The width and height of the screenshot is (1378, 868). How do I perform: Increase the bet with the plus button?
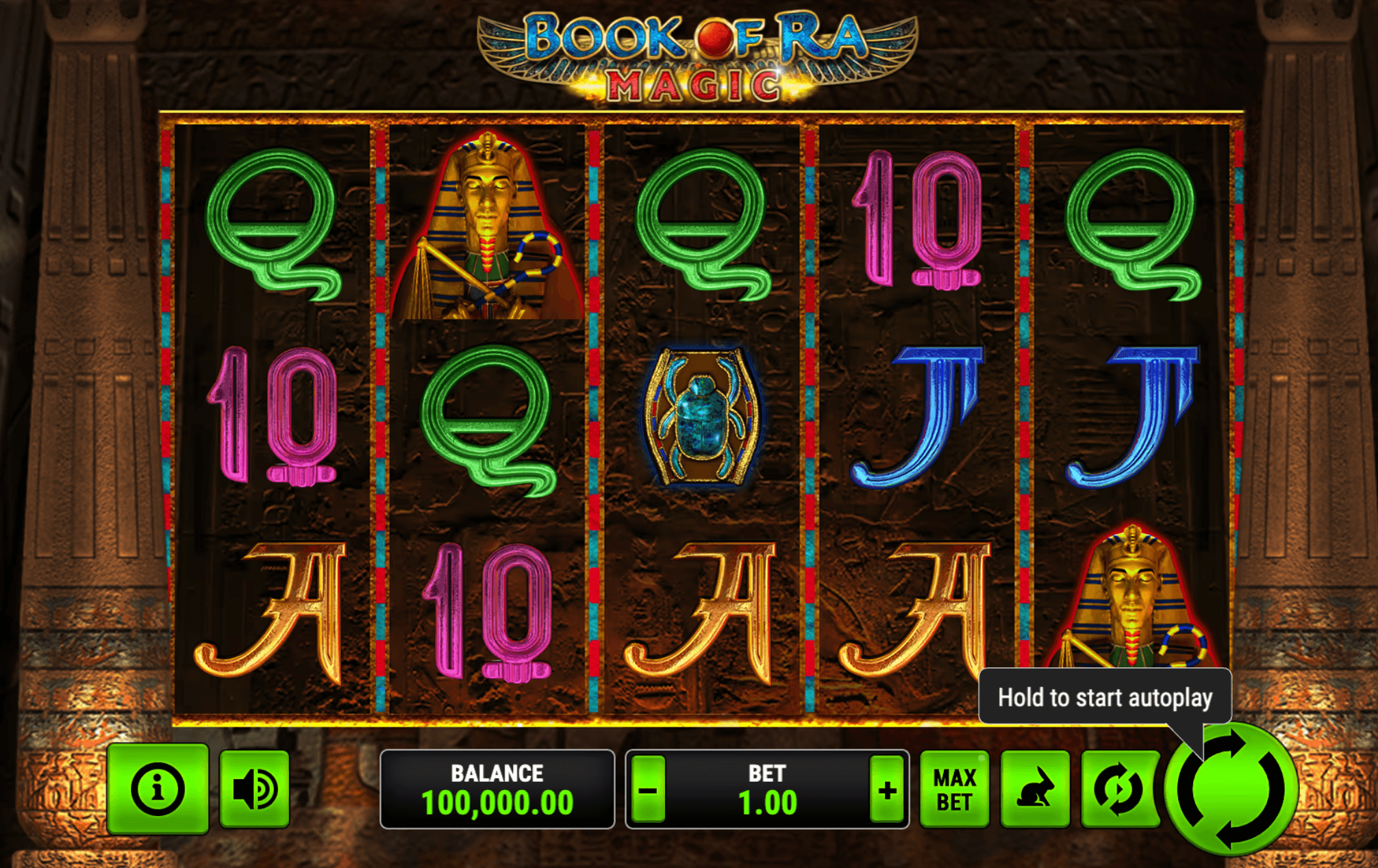(886, 791)
